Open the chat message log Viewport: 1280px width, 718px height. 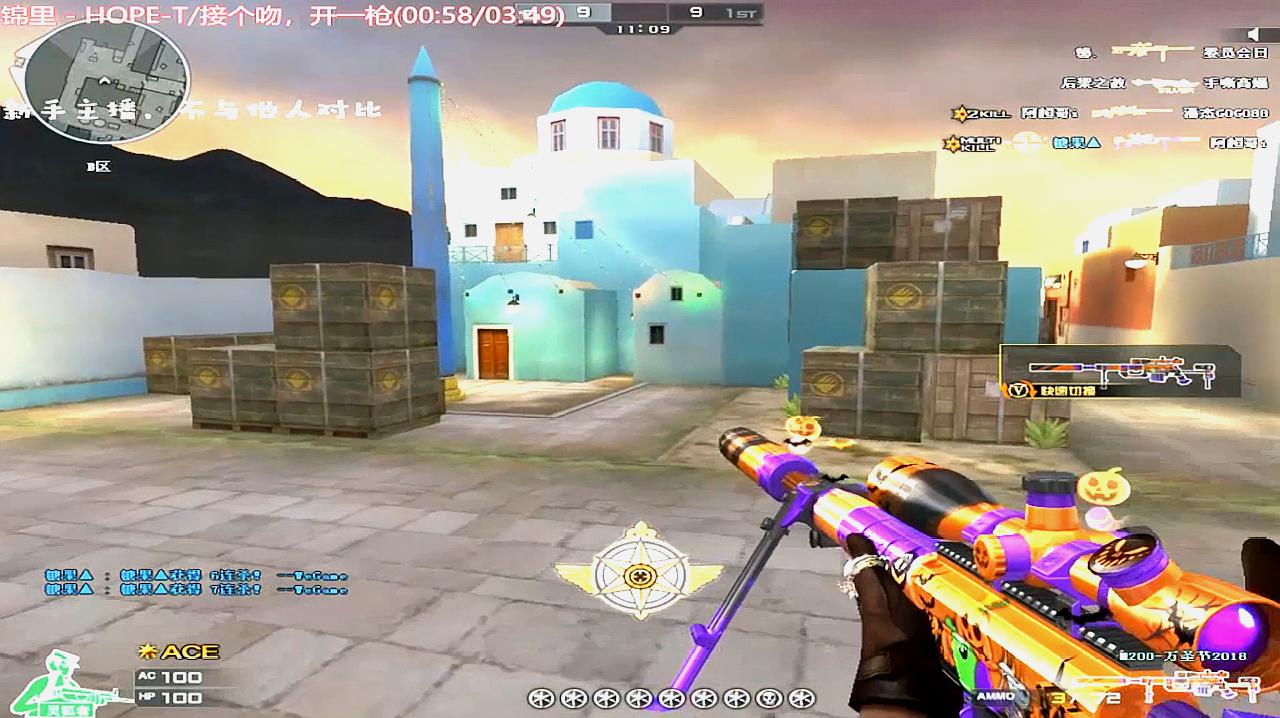(195, 582)
